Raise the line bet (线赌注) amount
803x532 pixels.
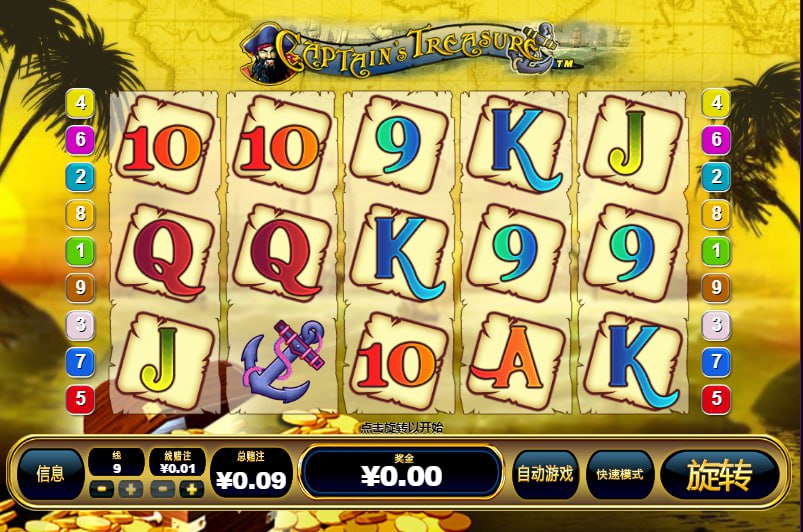[x=192, y=489]
